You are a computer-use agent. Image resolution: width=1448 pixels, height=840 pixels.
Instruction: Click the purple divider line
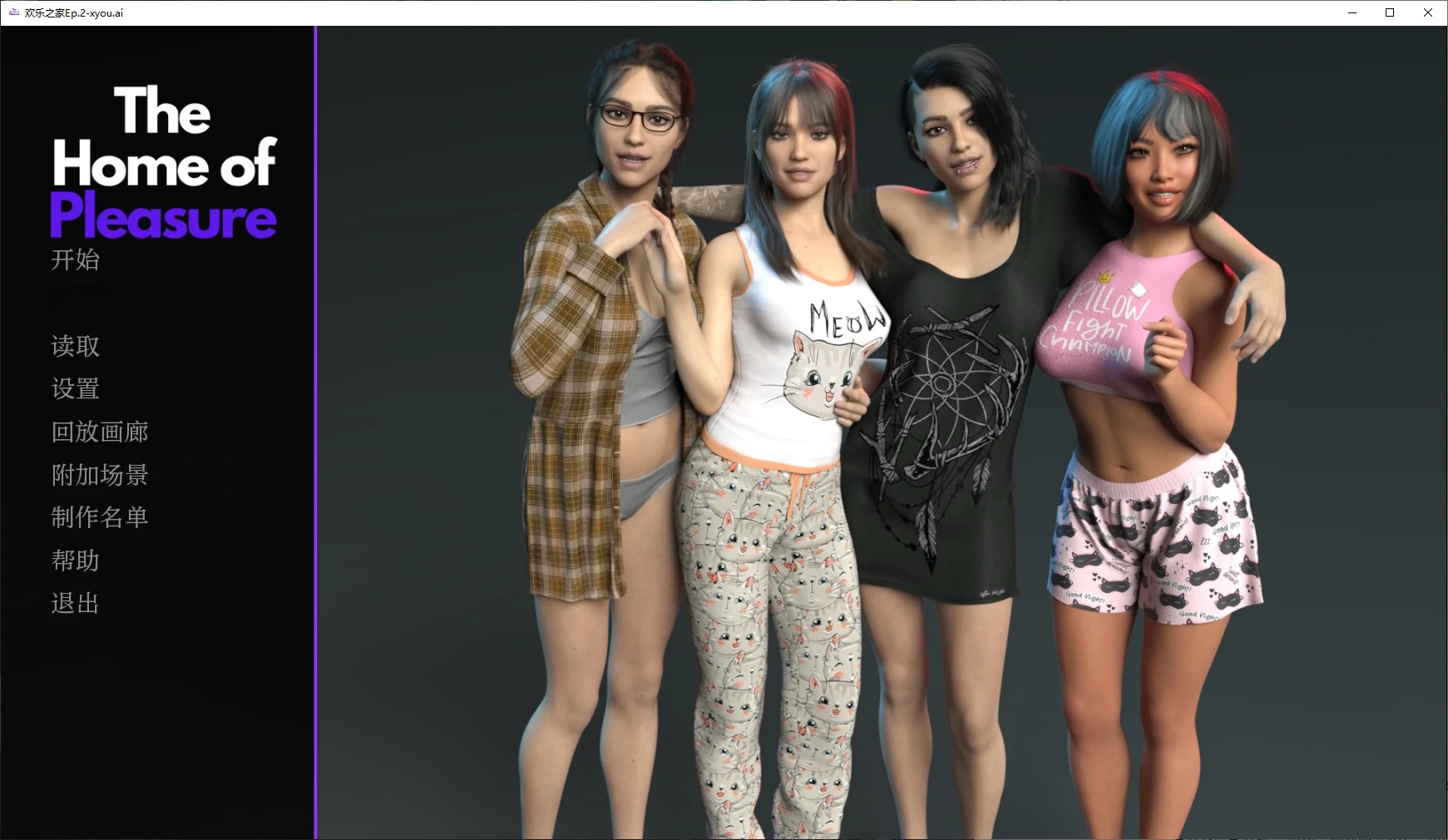[x=316, y=432]
